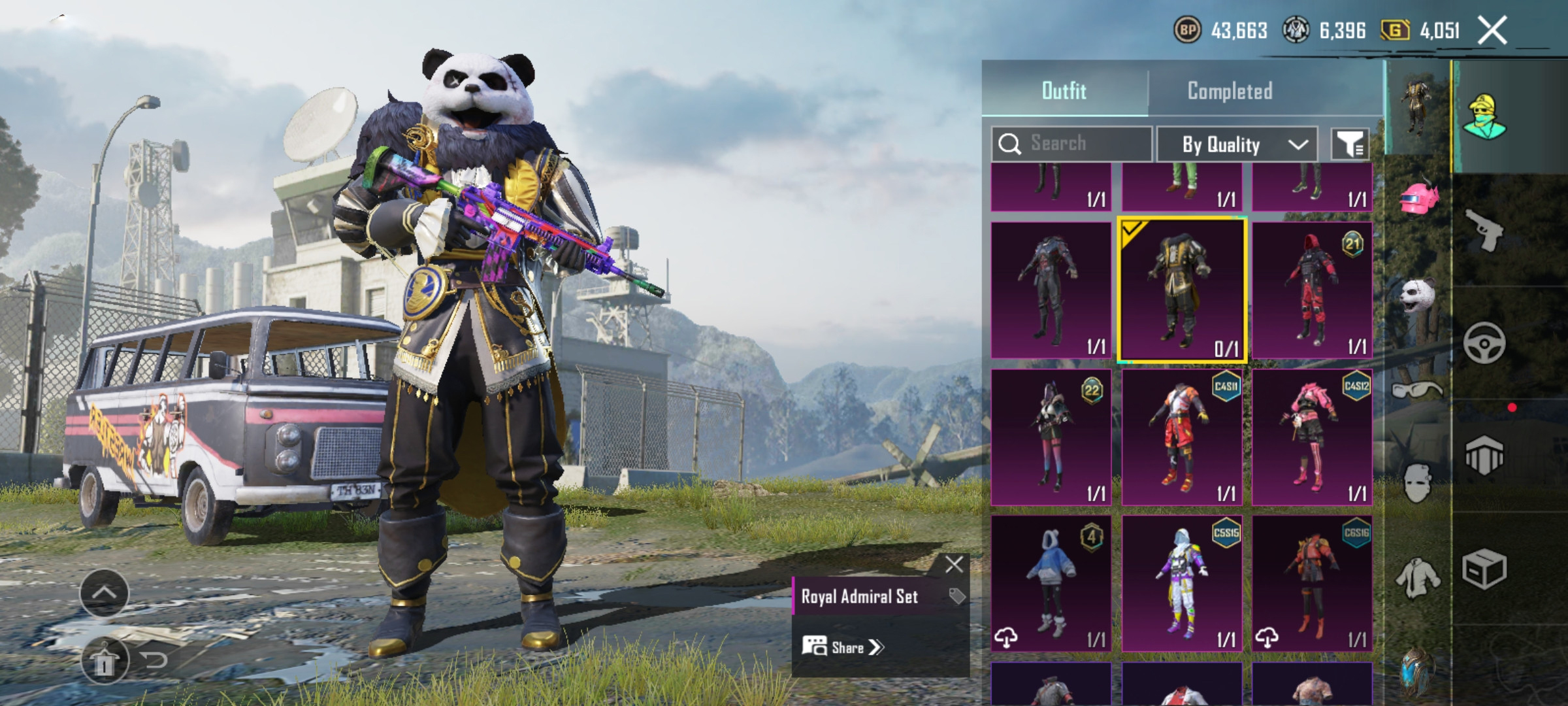1568x706 pixels.
Task: Click the outfit Search field
Action: tap(1071, 144)
